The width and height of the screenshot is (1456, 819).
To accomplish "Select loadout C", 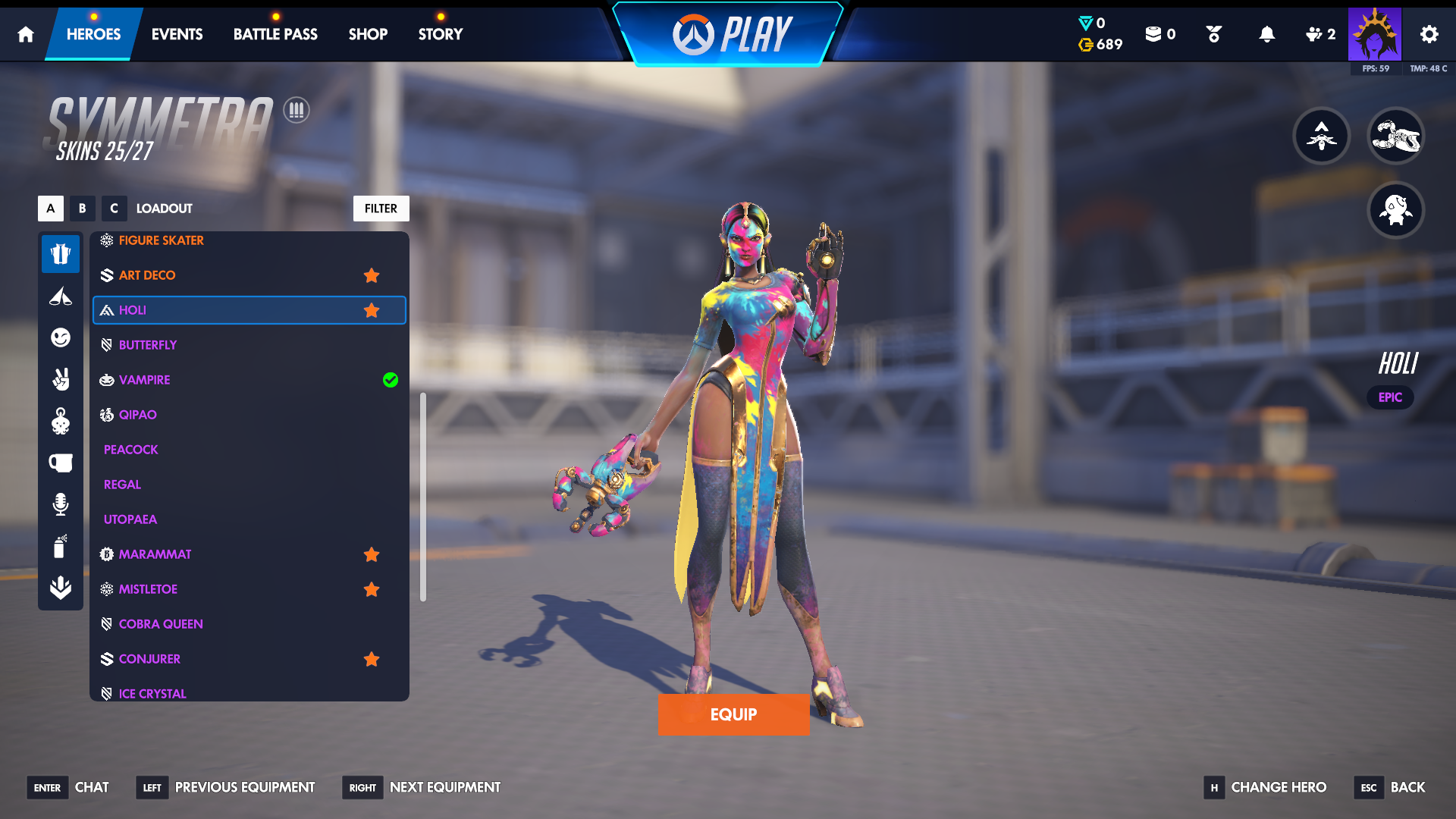I will [x=114, y=209].
